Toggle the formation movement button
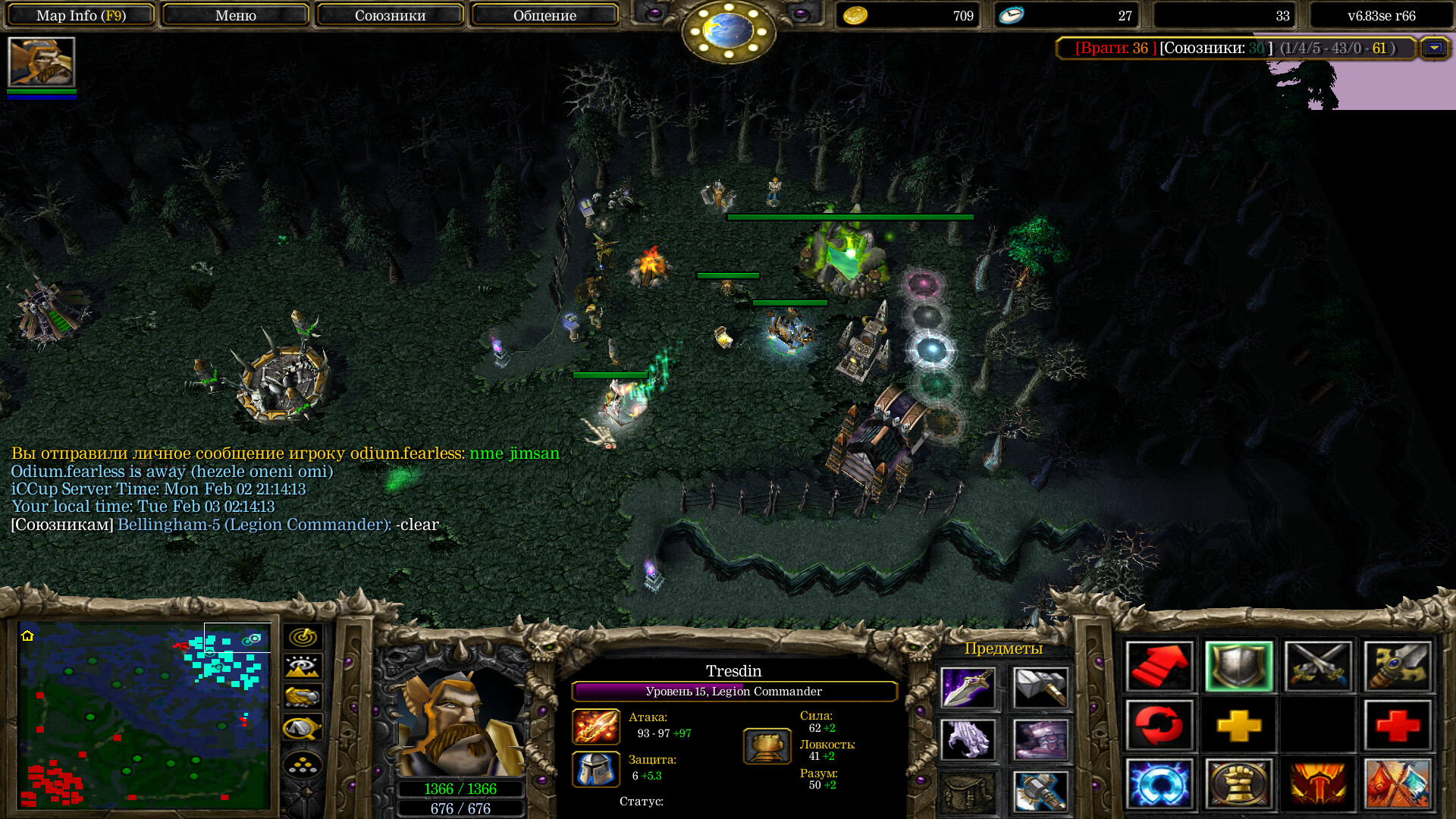The image size is (1456, 819). tap(303, 766)
